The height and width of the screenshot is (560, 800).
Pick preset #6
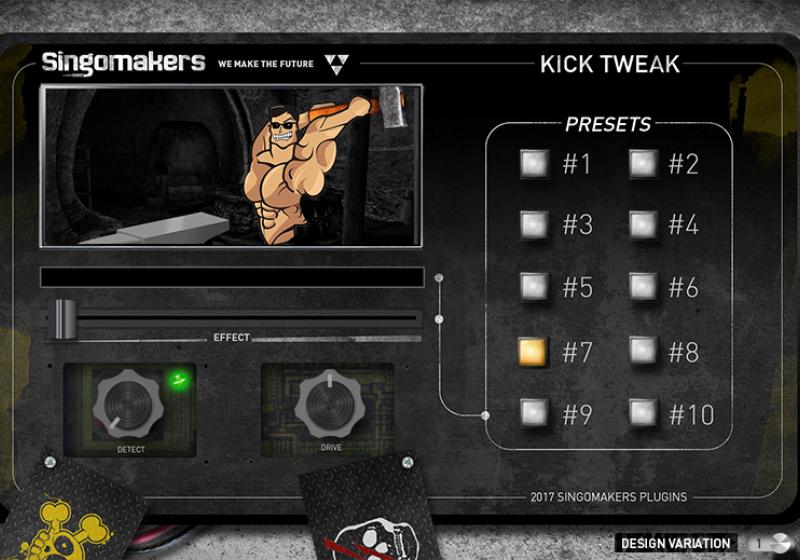click(642, 287)
